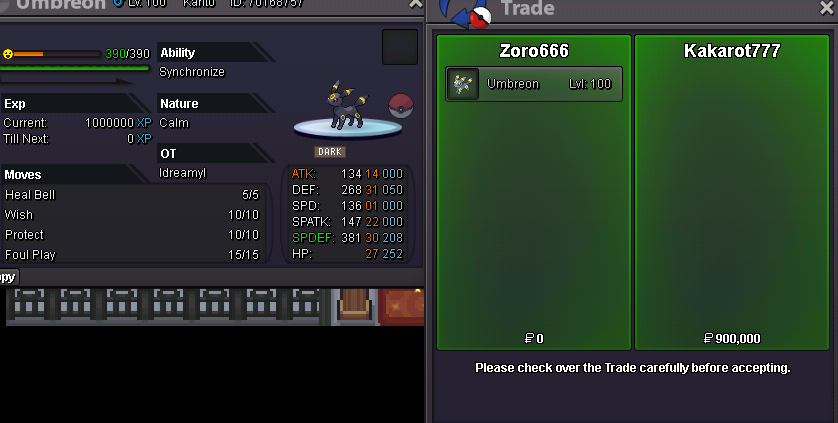
Task: Click the Poké Ball icon beside Umbreon
Action: 400,105
